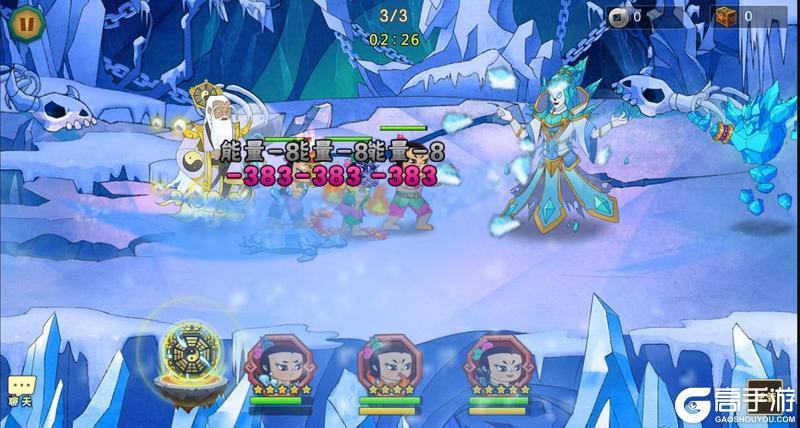The image size is (800, 428).
Task: Pause the battle with the pause button
Action: tap(28, 22)
